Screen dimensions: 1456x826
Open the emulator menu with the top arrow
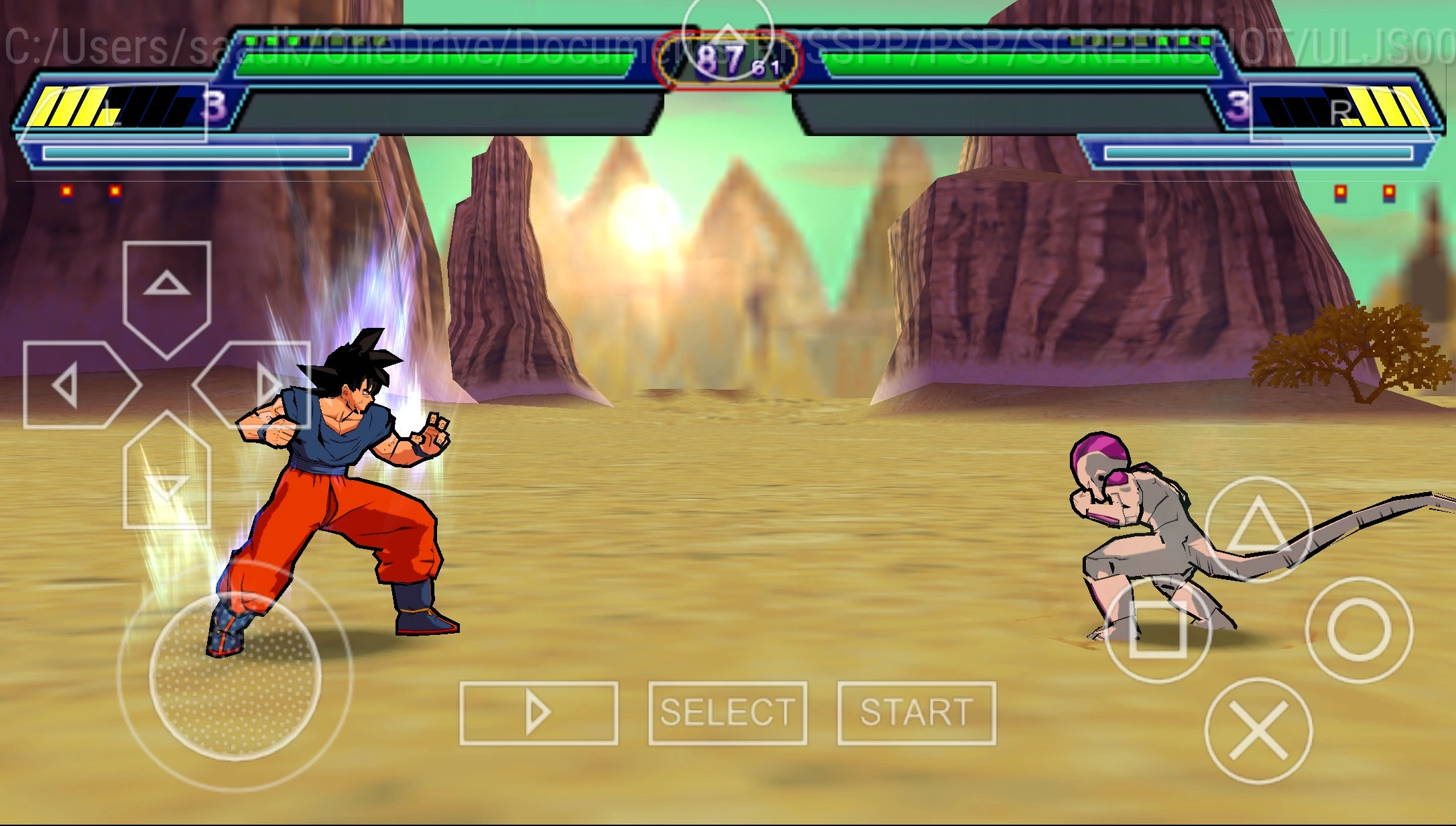[728, 37]
